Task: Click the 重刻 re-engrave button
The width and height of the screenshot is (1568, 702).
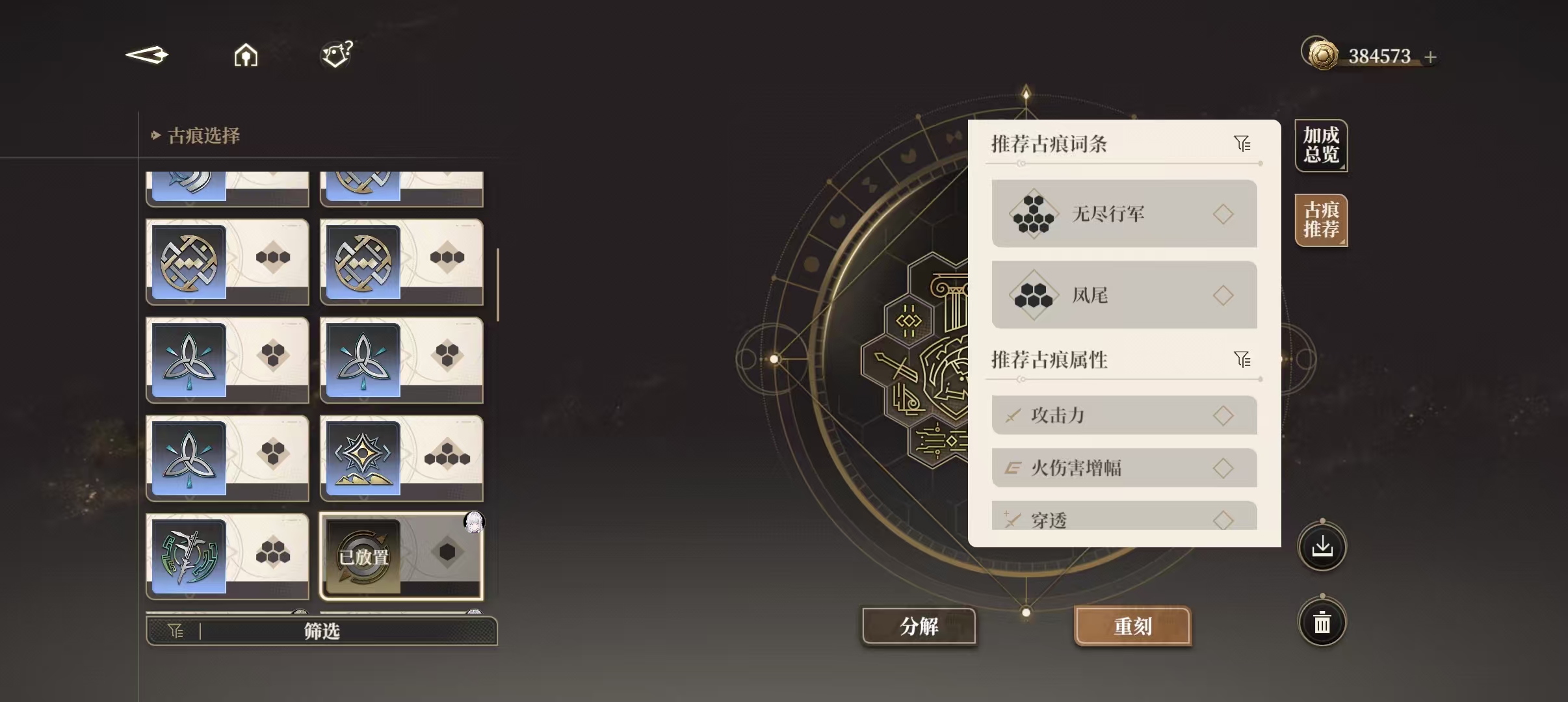Action: (x=1132, y=626)
